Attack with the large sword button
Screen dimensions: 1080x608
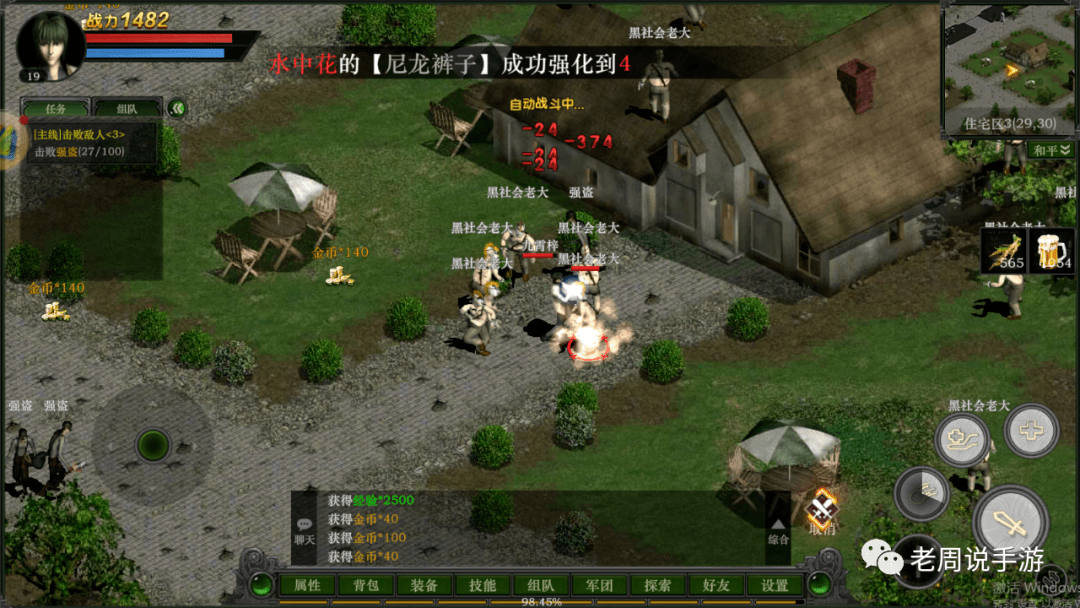(1010, 521)
